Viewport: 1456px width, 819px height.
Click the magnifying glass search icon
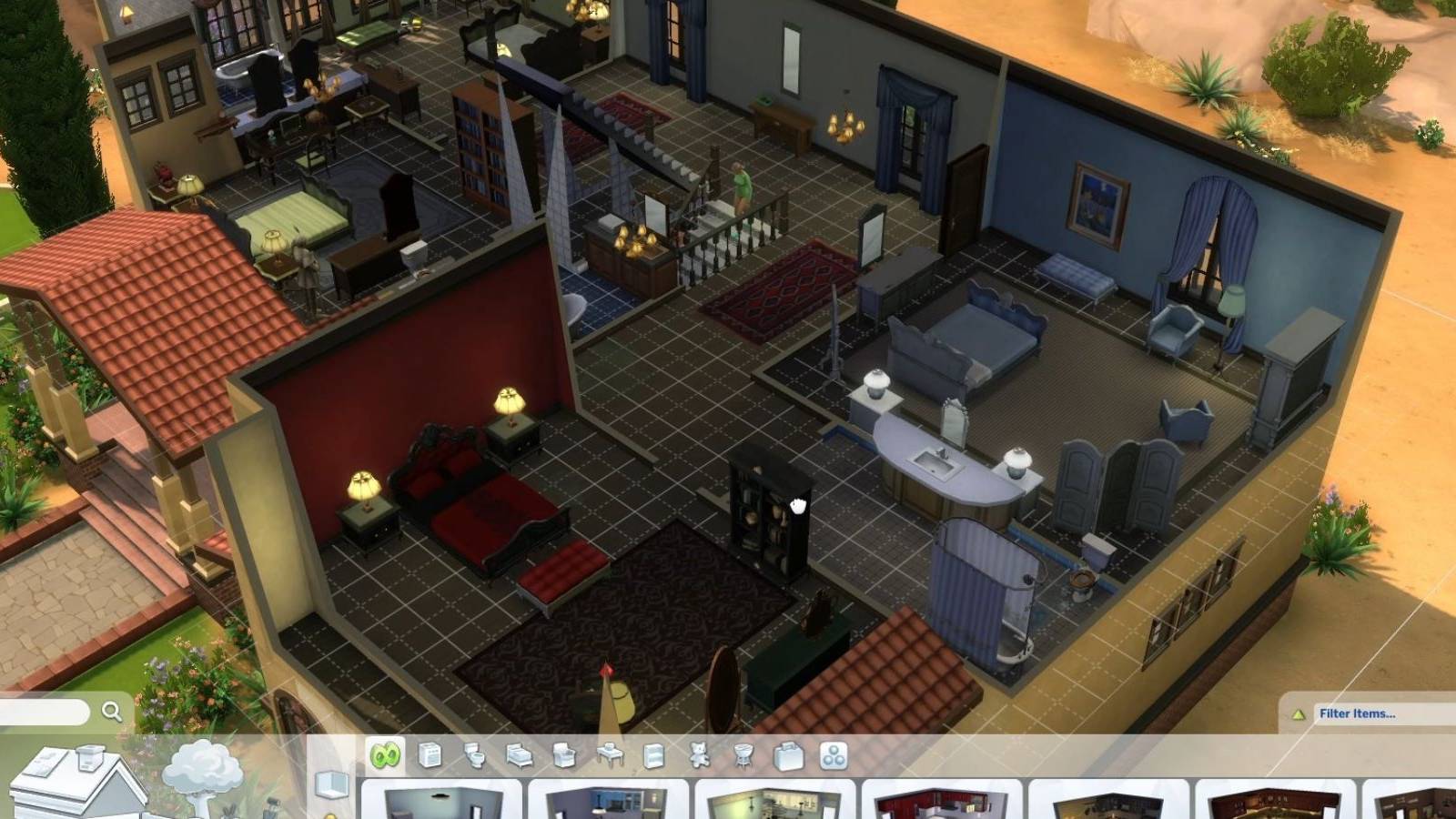click(x=111, y=712)
